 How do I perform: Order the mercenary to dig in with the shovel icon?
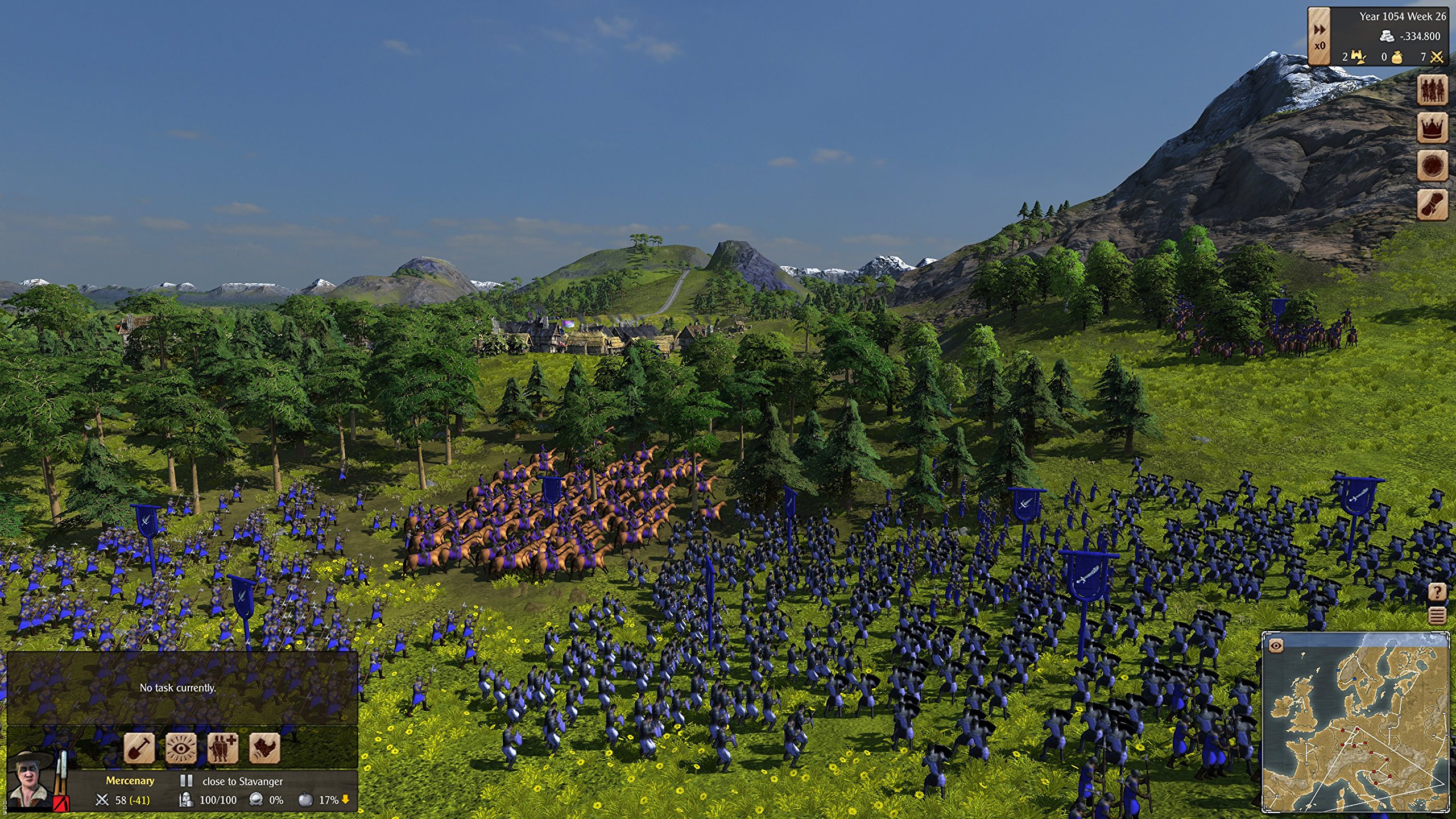[139, 750]
